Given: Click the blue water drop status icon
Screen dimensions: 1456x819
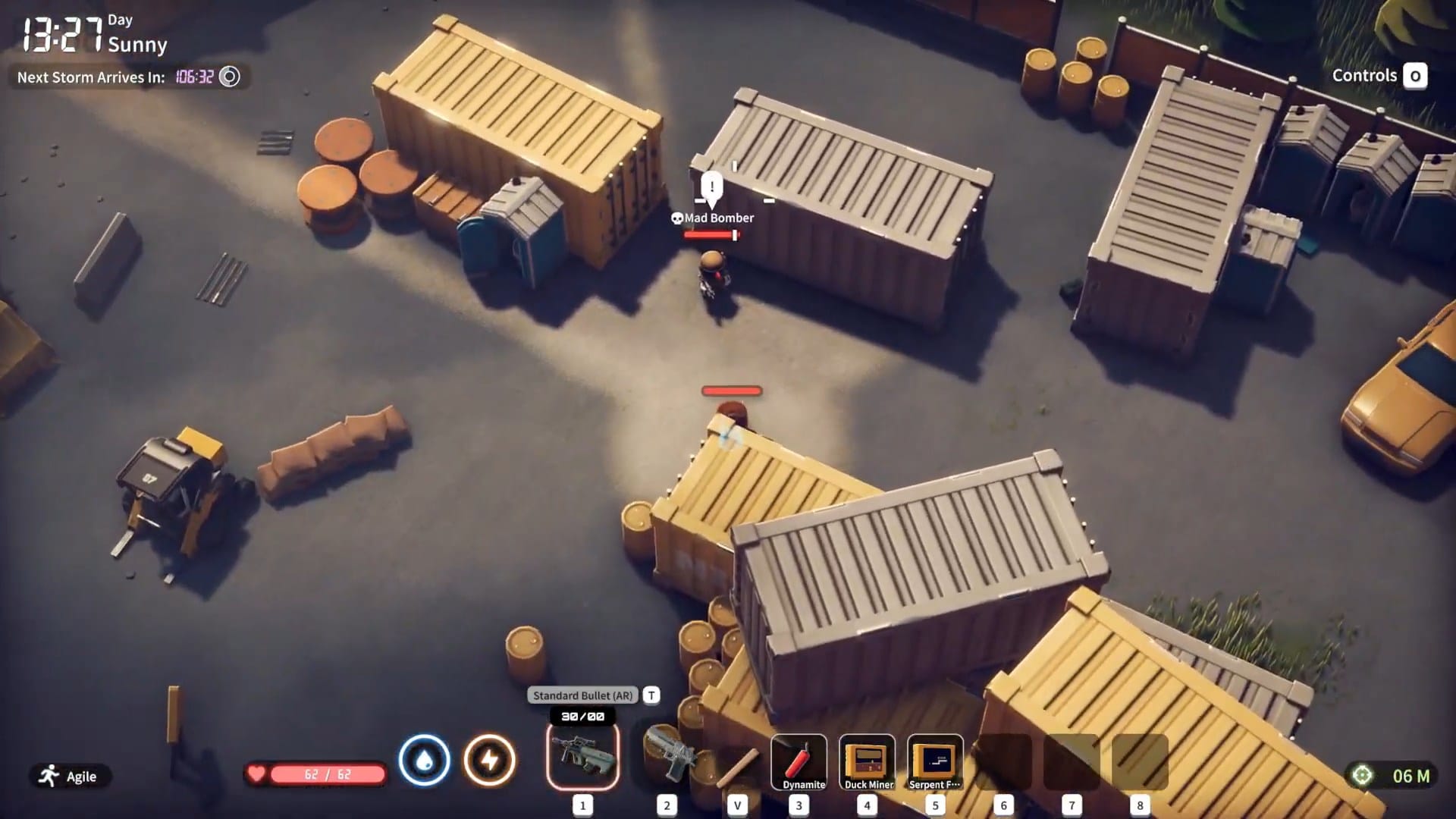Looking at the screenshot, I should (x=424, y=760).
